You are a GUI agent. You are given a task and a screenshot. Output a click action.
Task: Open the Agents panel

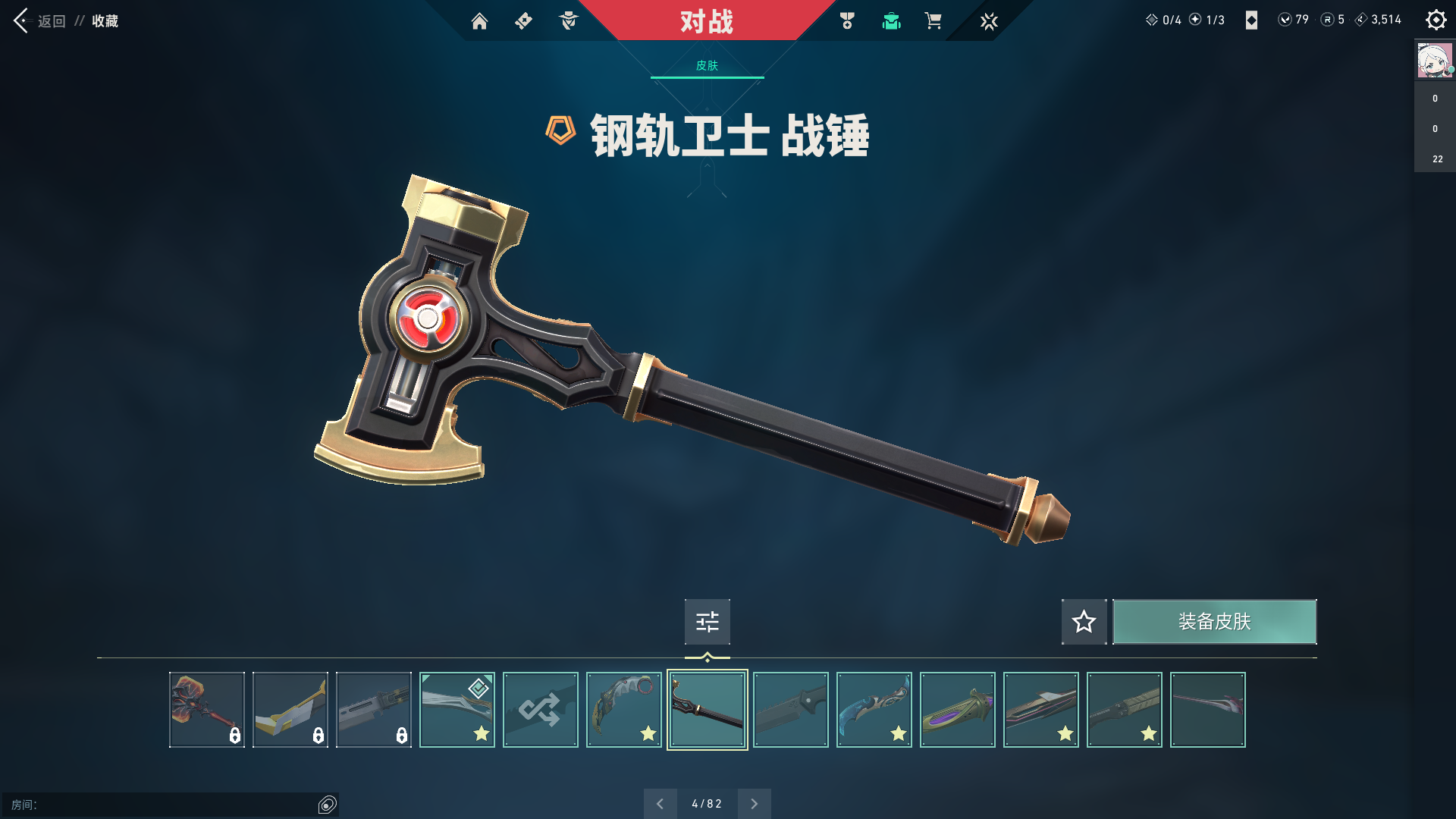(x=568, y=20)
